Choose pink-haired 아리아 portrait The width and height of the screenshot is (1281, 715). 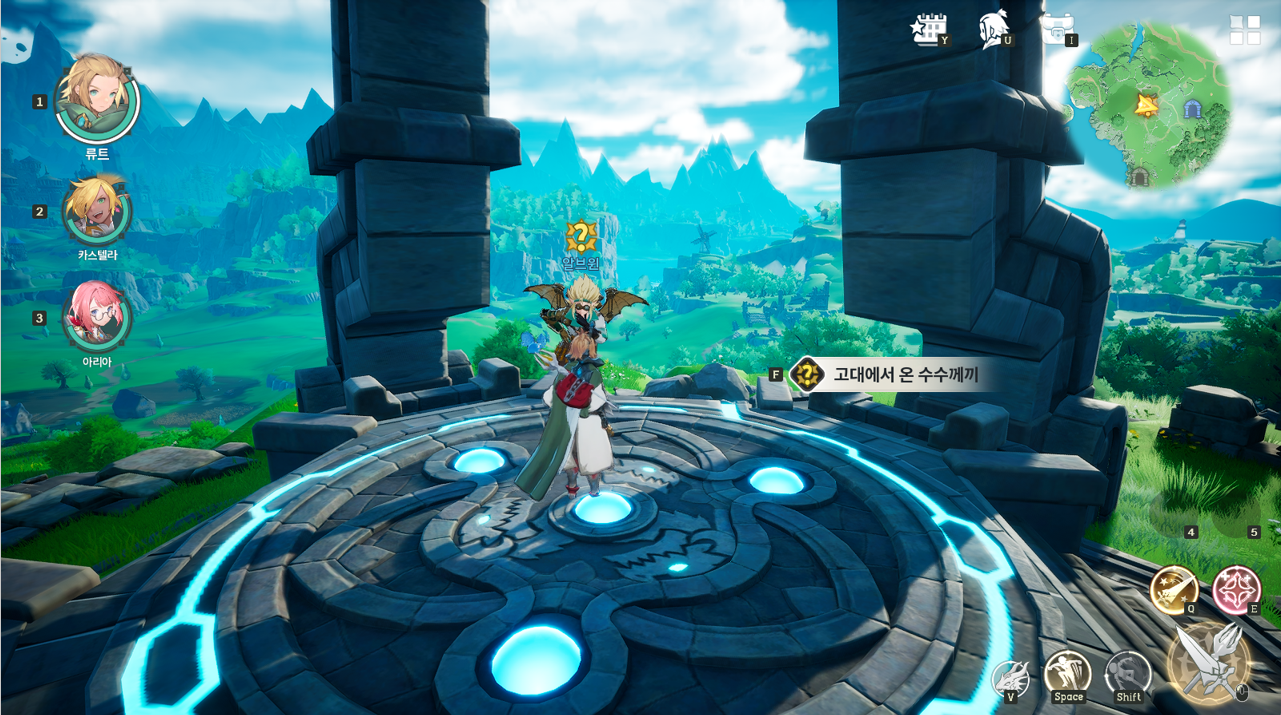[97, 315]
